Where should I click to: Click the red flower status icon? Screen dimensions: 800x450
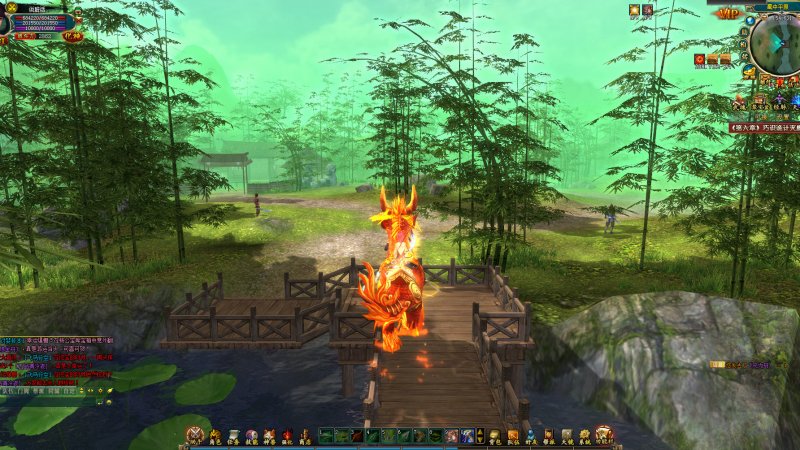click(x=647, y=10)
